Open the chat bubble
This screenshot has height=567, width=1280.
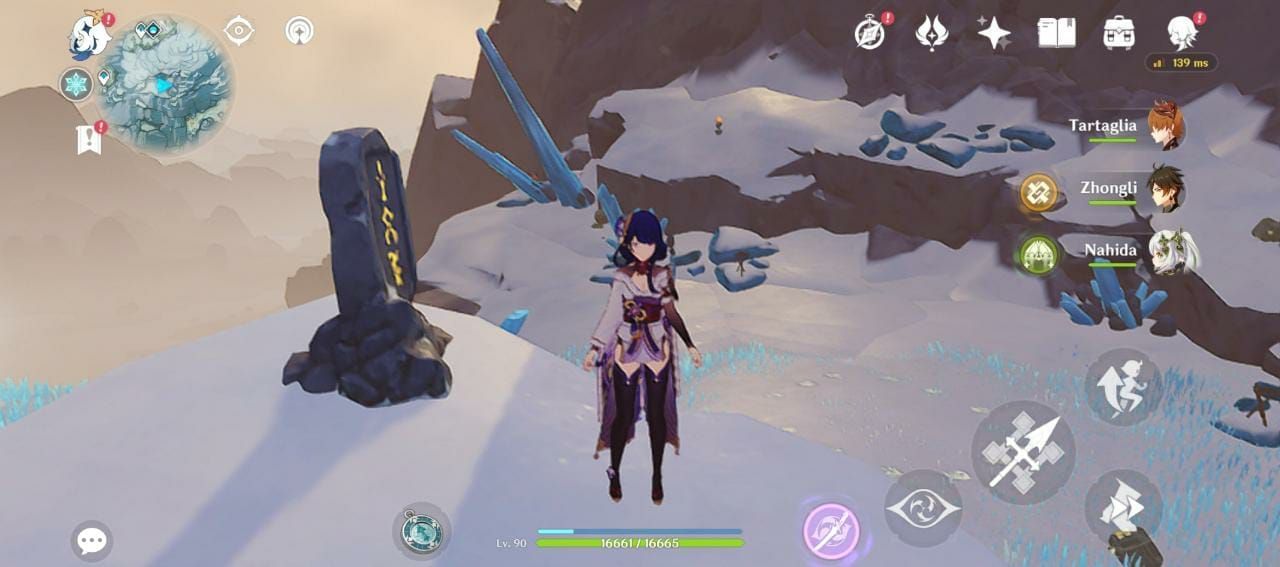click(x=92, y=541)
